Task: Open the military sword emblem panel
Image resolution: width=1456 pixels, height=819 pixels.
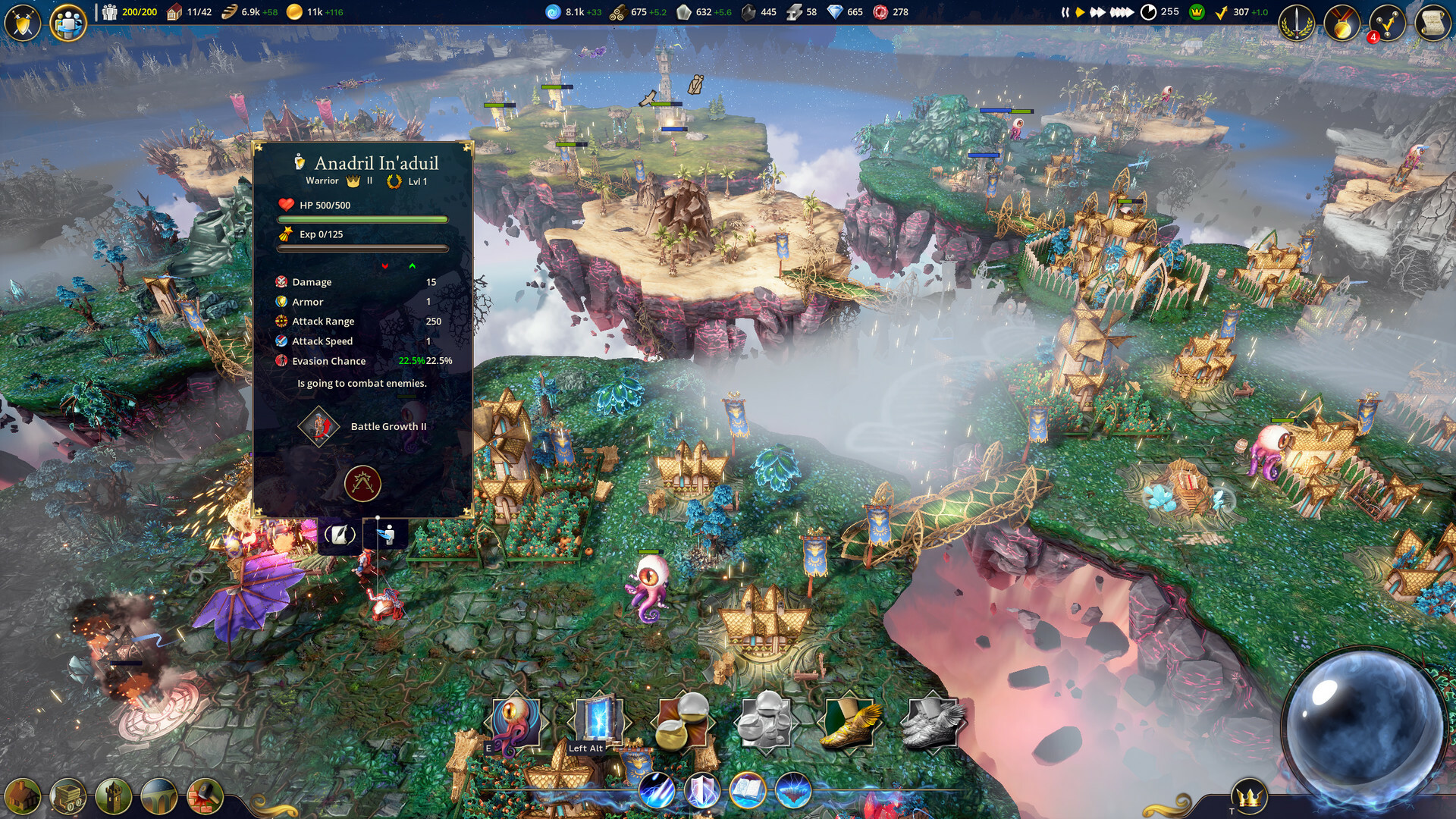Action: 1297,23
